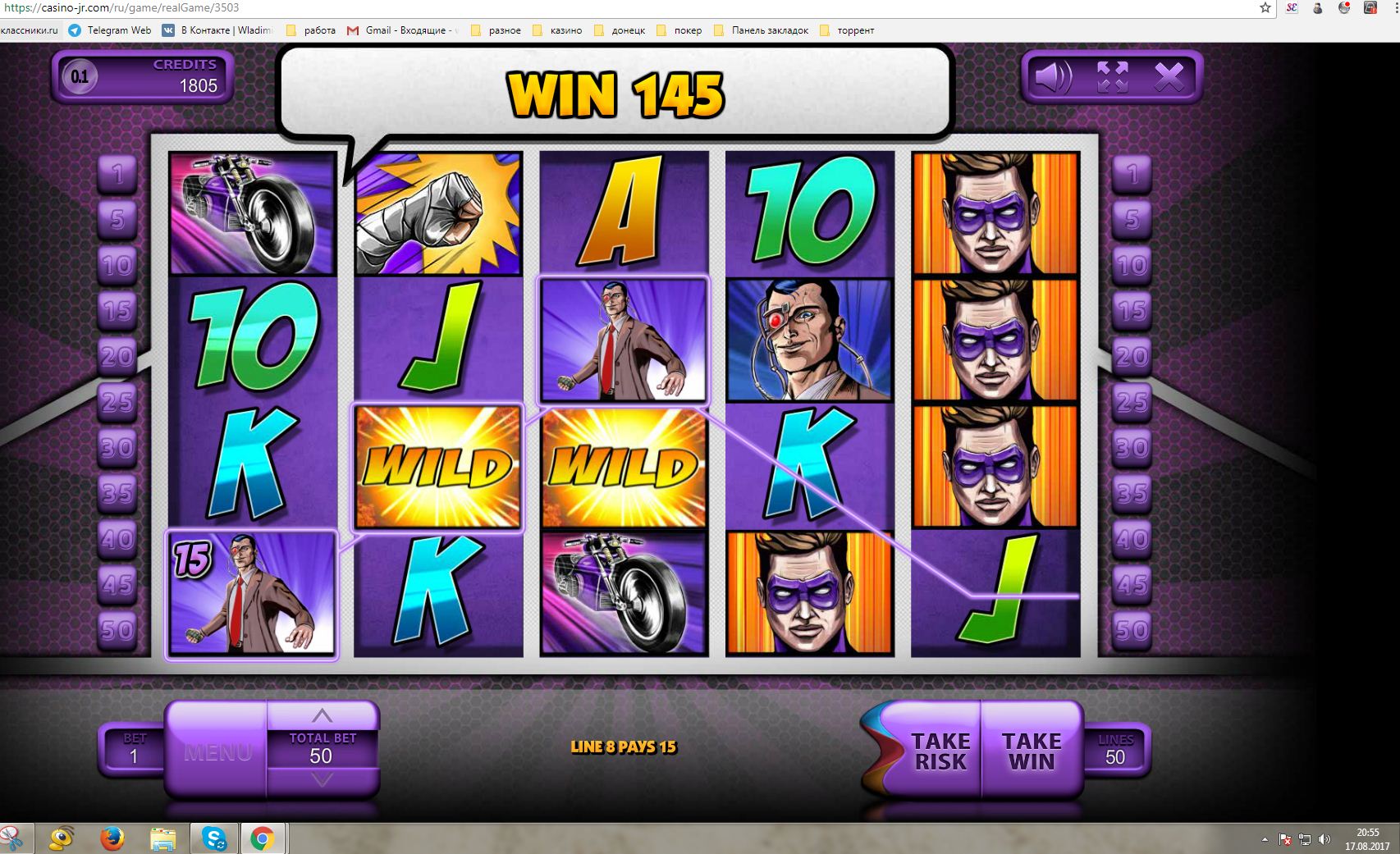Close the game with the X
Image resolution: width=1400 pixels, height=854 pixels.
tap(1169, 78)
